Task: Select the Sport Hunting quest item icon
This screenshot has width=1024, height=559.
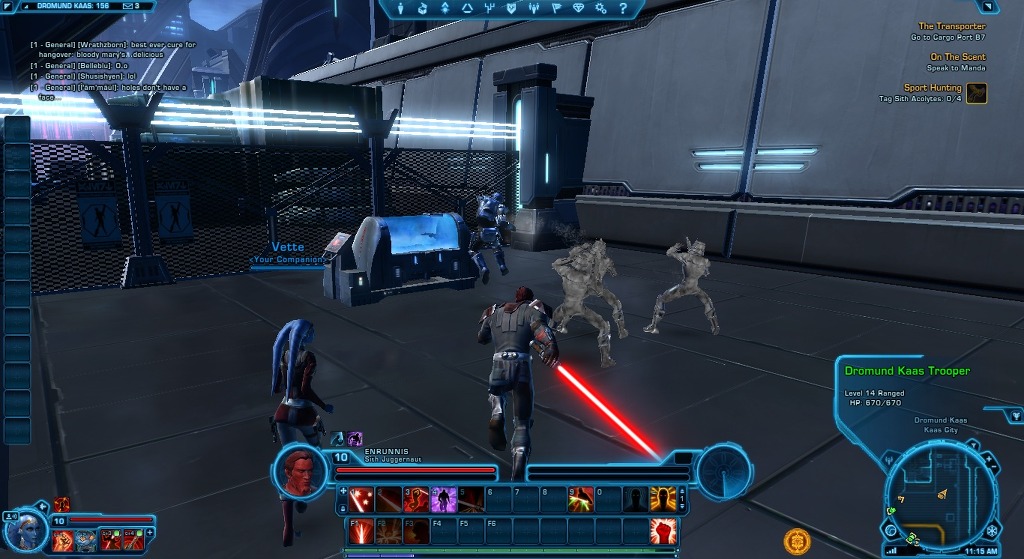Action: tap(977, 93)
